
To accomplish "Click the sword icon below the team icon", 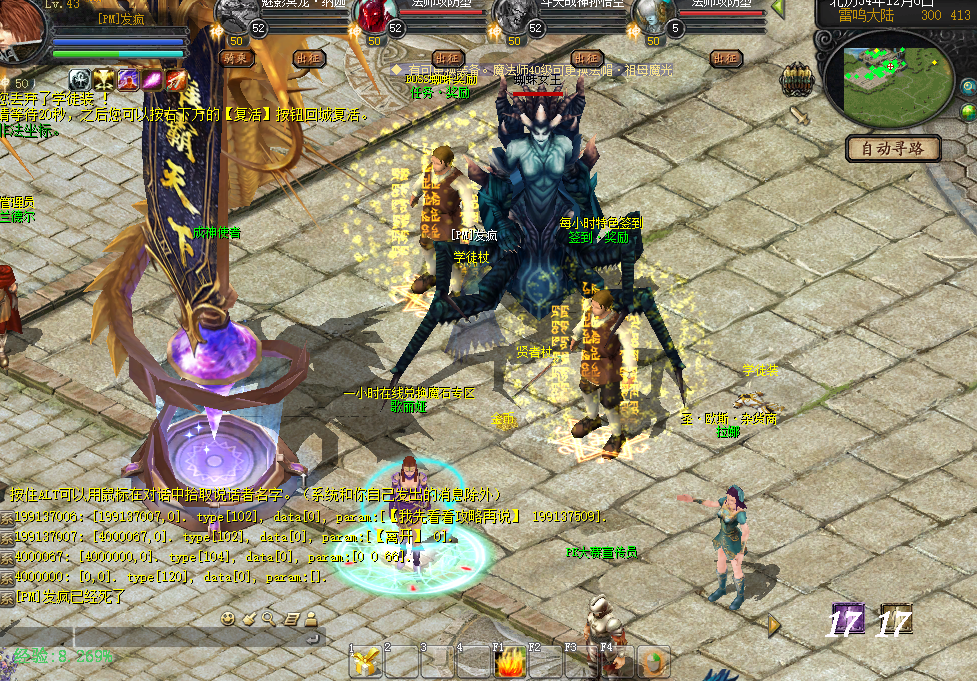I will click(x=799, y=115).
